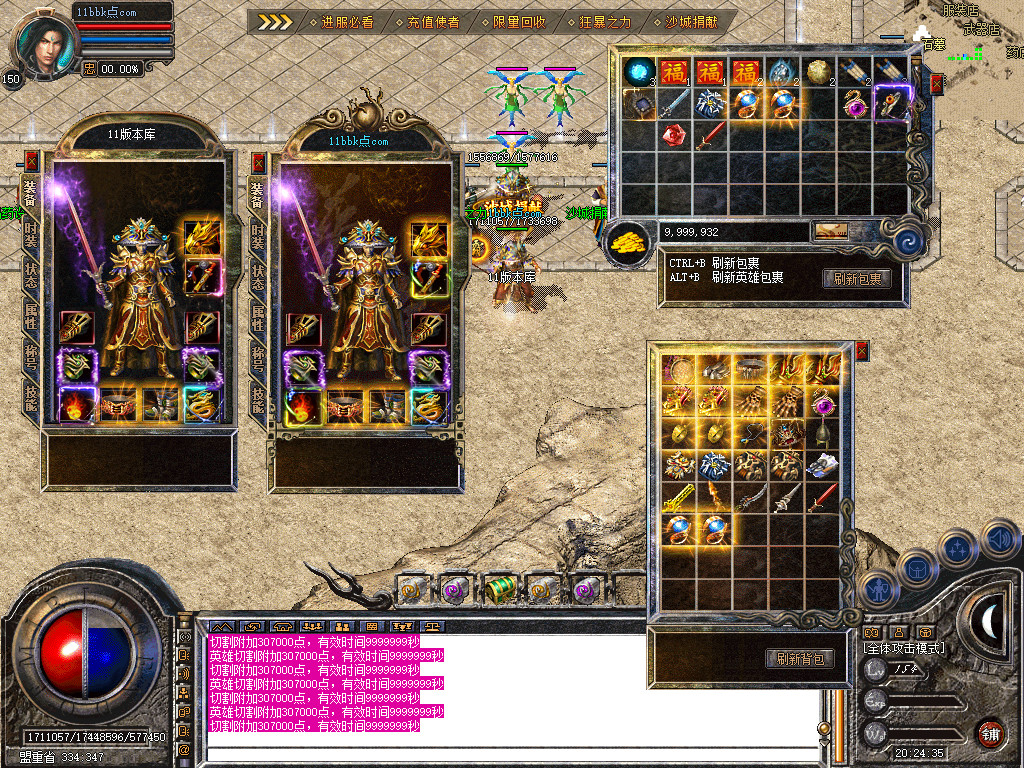The height and width of the screenshot is (768, 1024).
Task: Select the golden sword in the backpack
Action: pos(679,497)
